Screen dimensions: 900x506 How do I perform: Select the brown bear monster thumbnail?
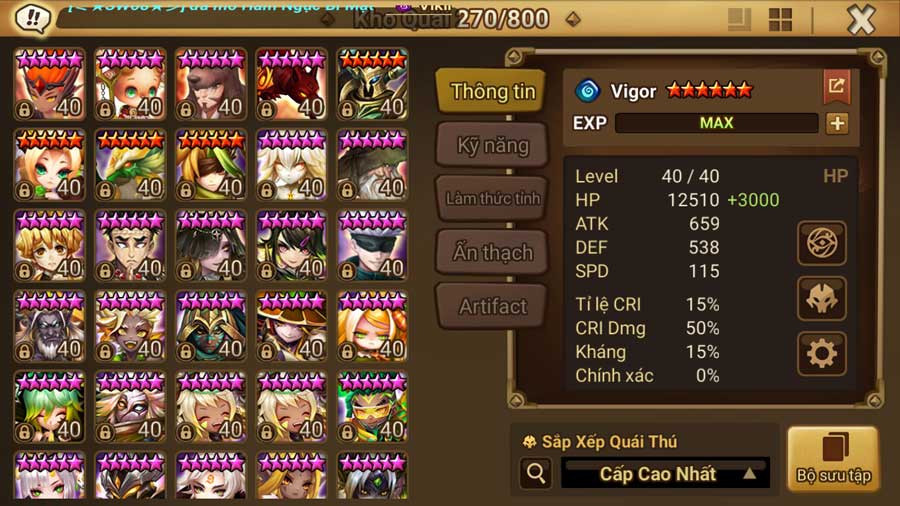[210, 85]
